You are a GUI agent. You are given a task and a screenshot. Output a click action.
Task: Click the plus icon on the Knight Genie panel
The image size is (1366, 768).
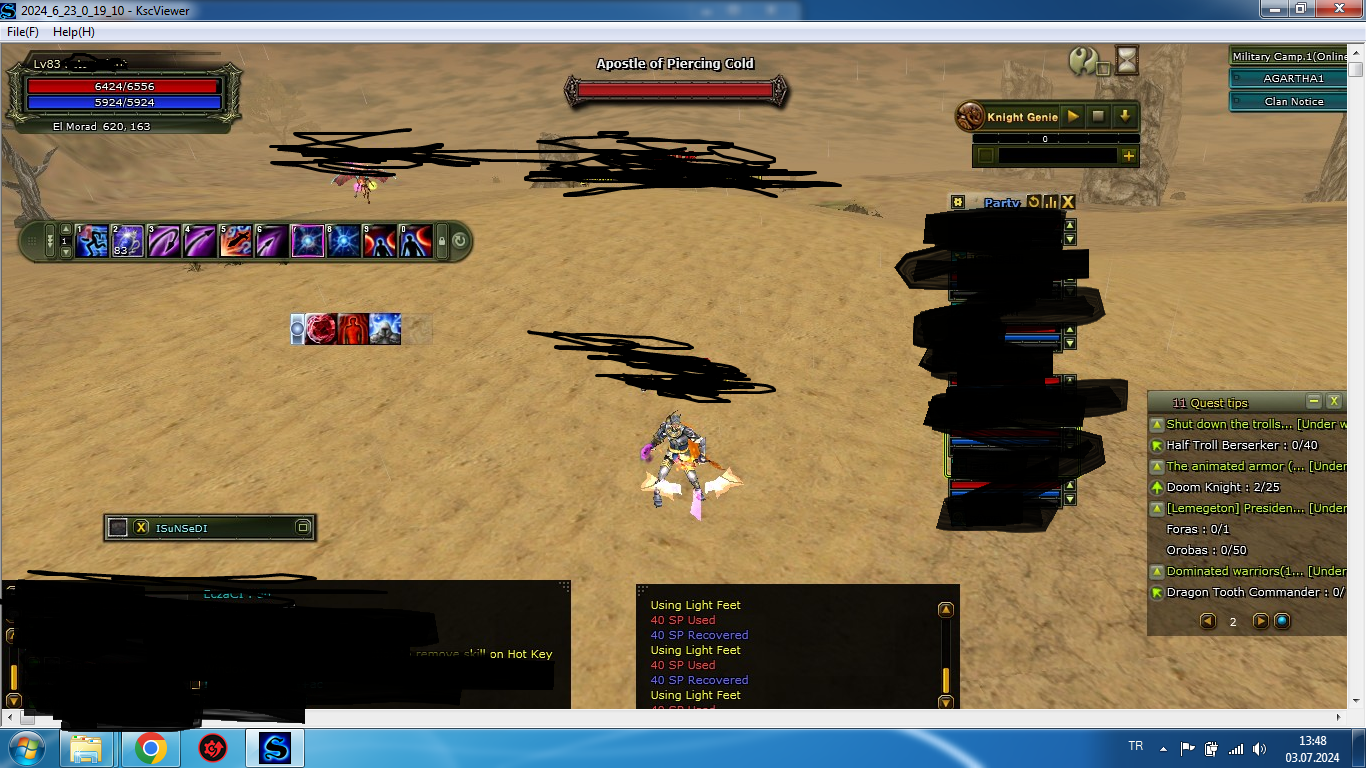1129,156
